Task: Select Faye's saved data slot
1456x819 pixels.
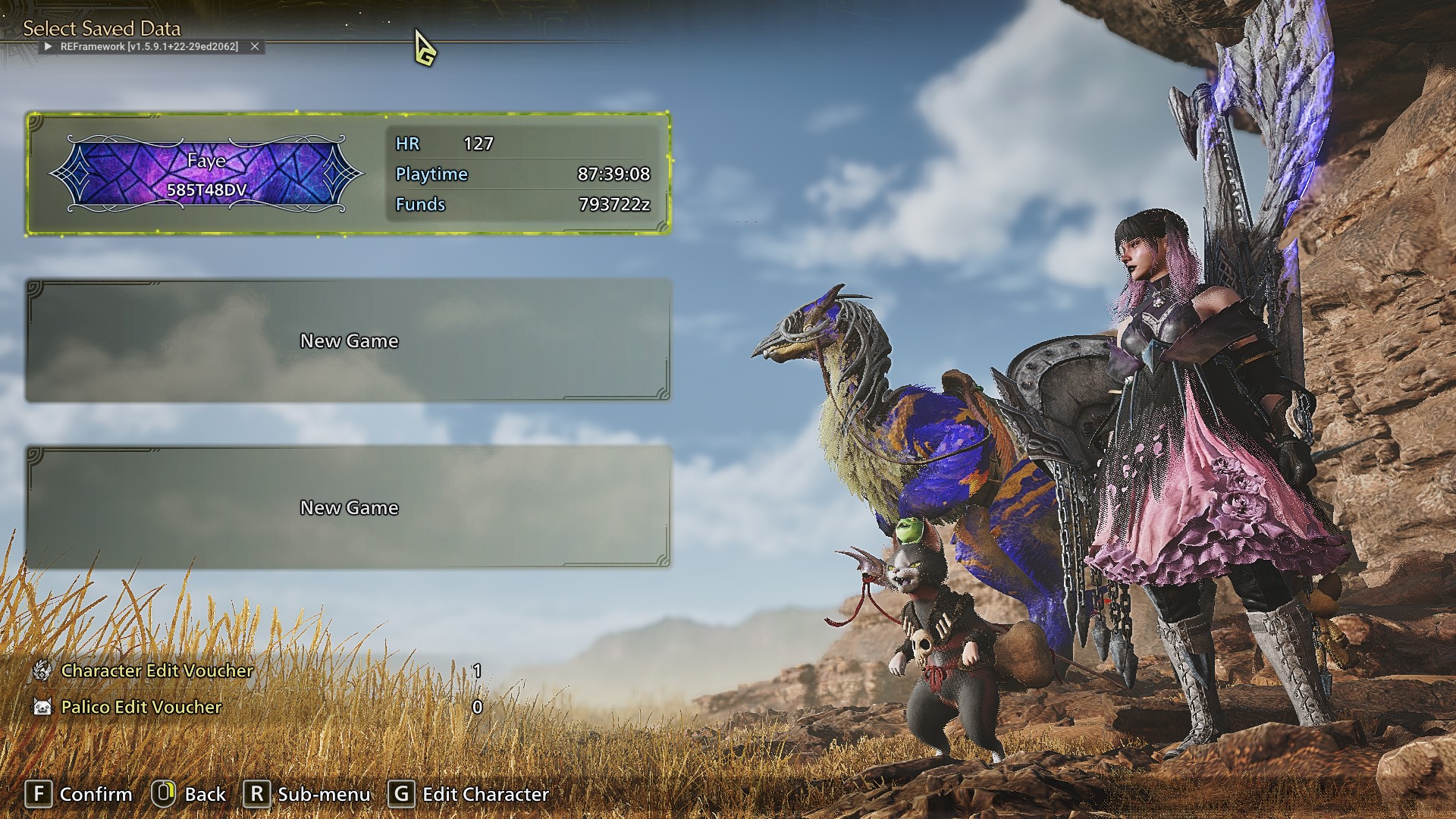Action: tap(348, 174)
